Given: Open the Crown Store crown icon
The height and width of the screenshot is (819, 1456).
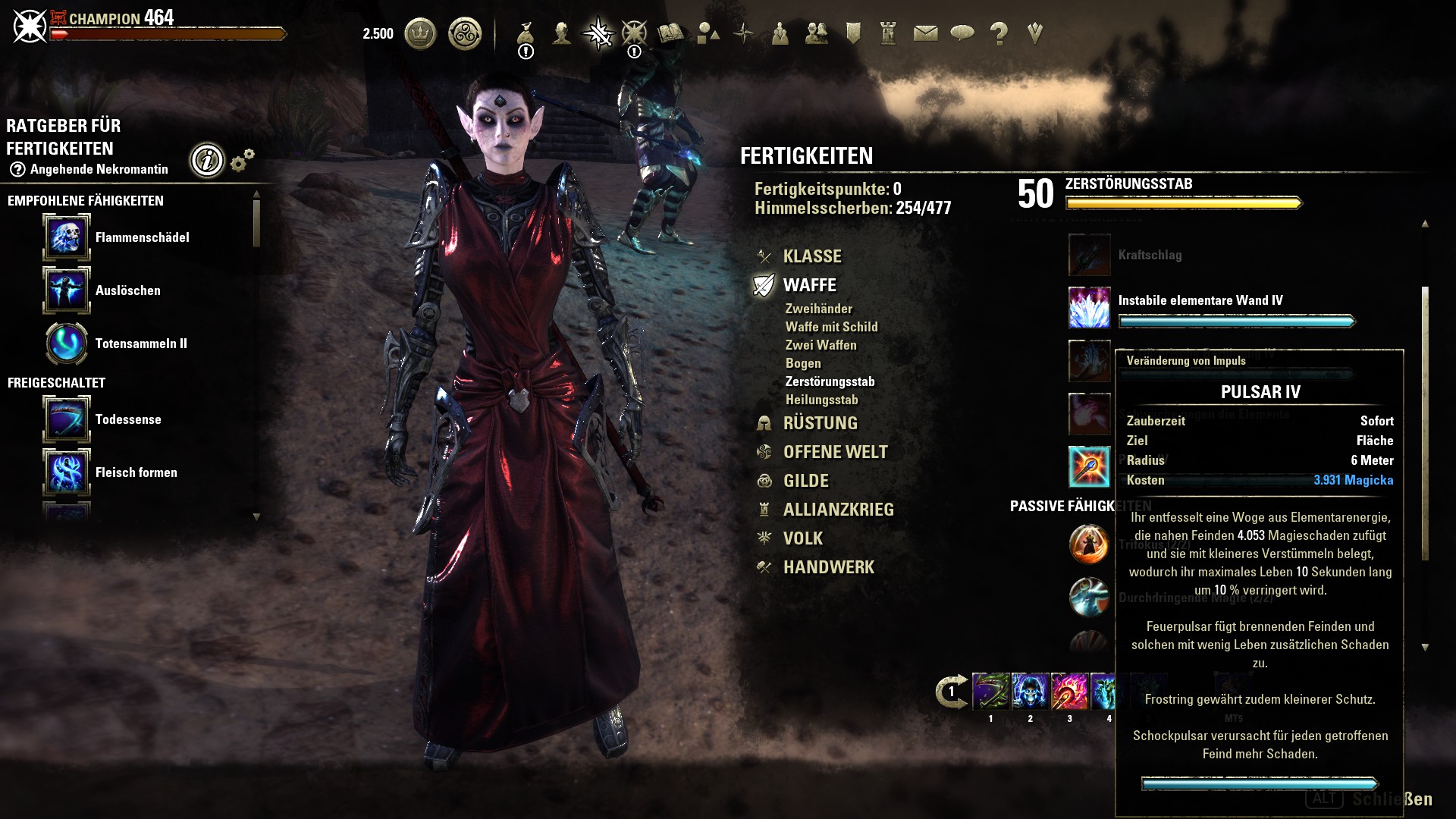Looking at the screenshot, I should (x=420, y=34).
